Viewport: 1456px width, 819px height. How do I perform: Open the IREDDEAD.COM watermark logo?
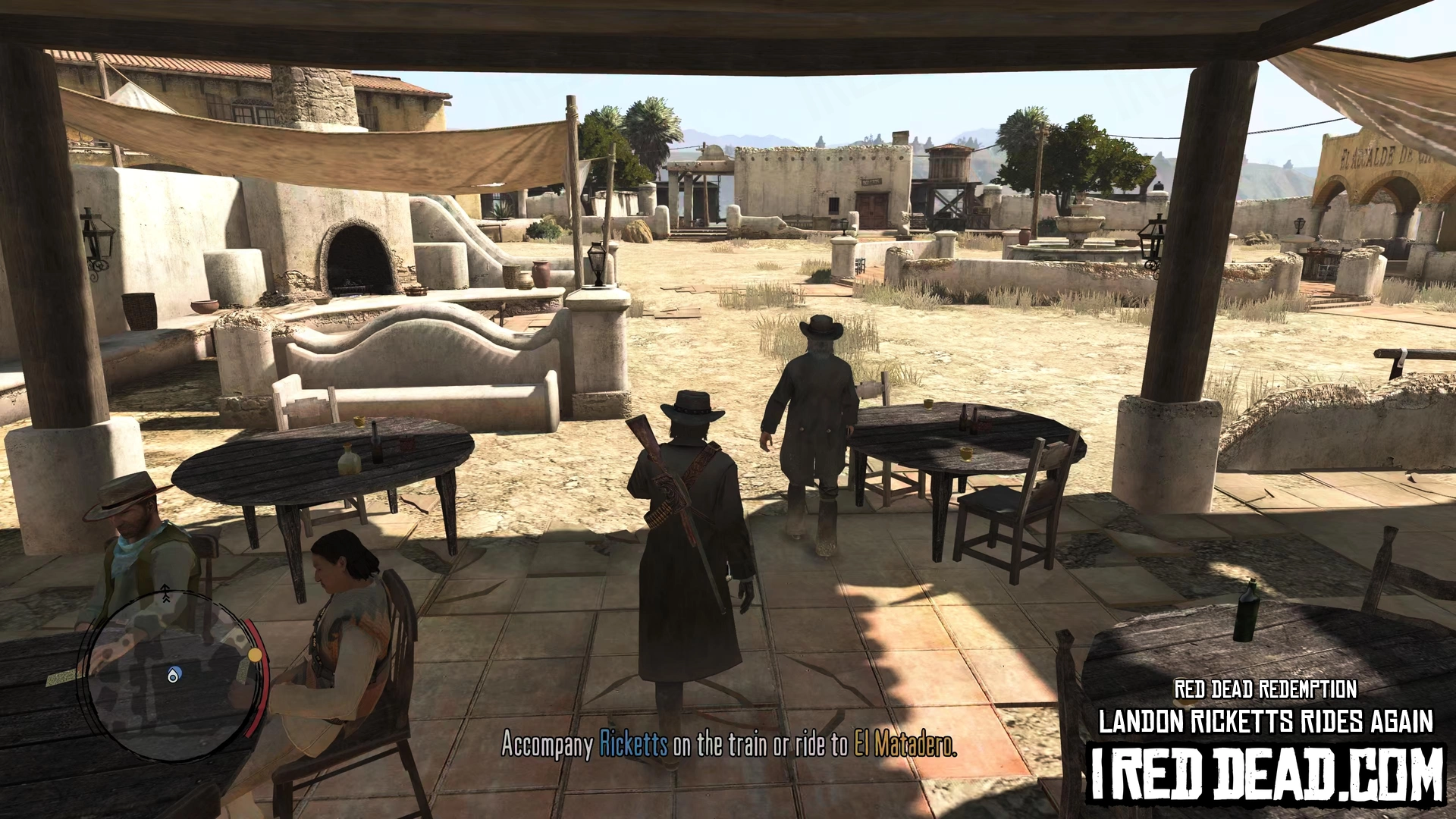1266,773
